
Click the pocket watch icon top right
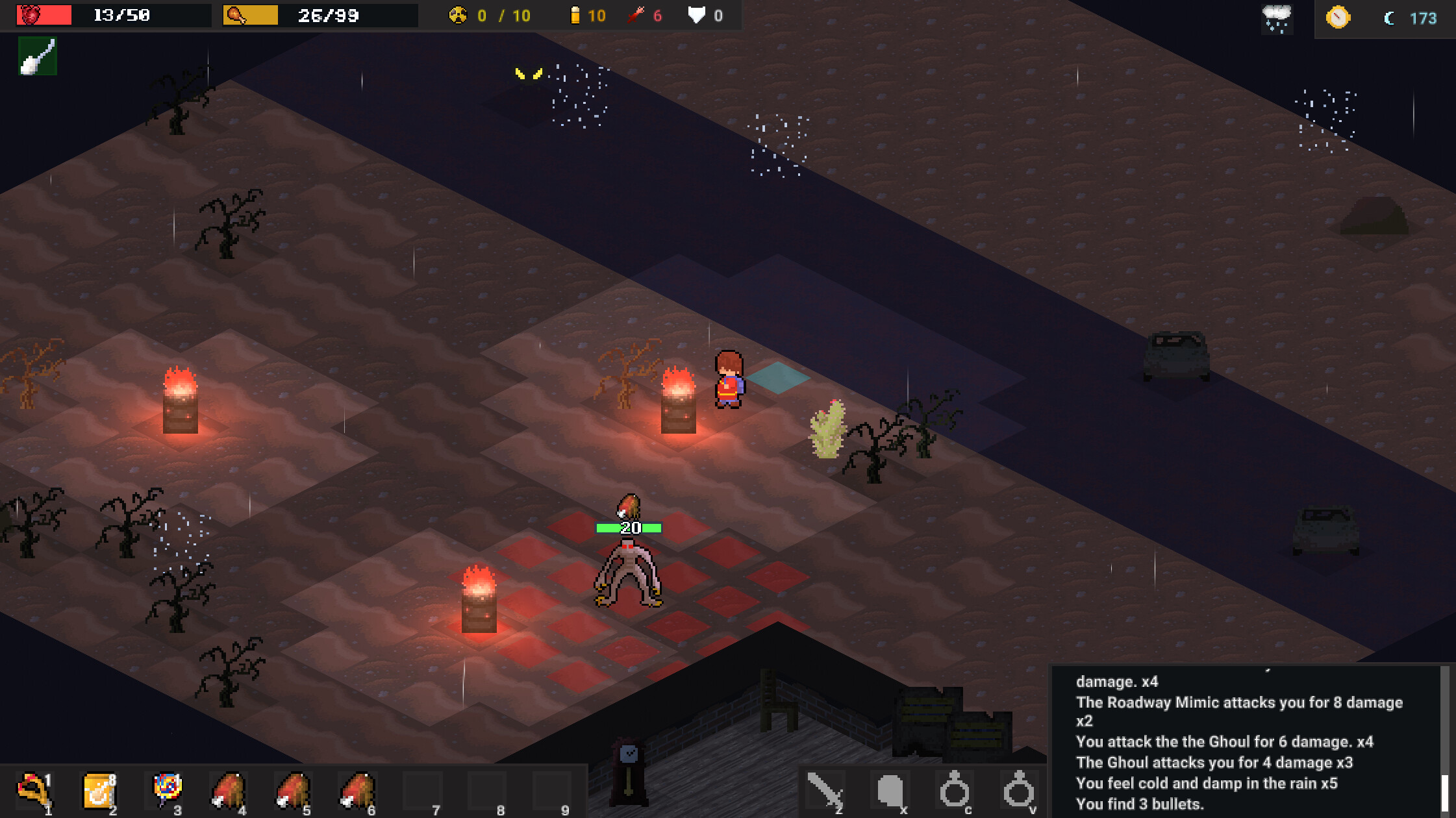click(1338, 17)
